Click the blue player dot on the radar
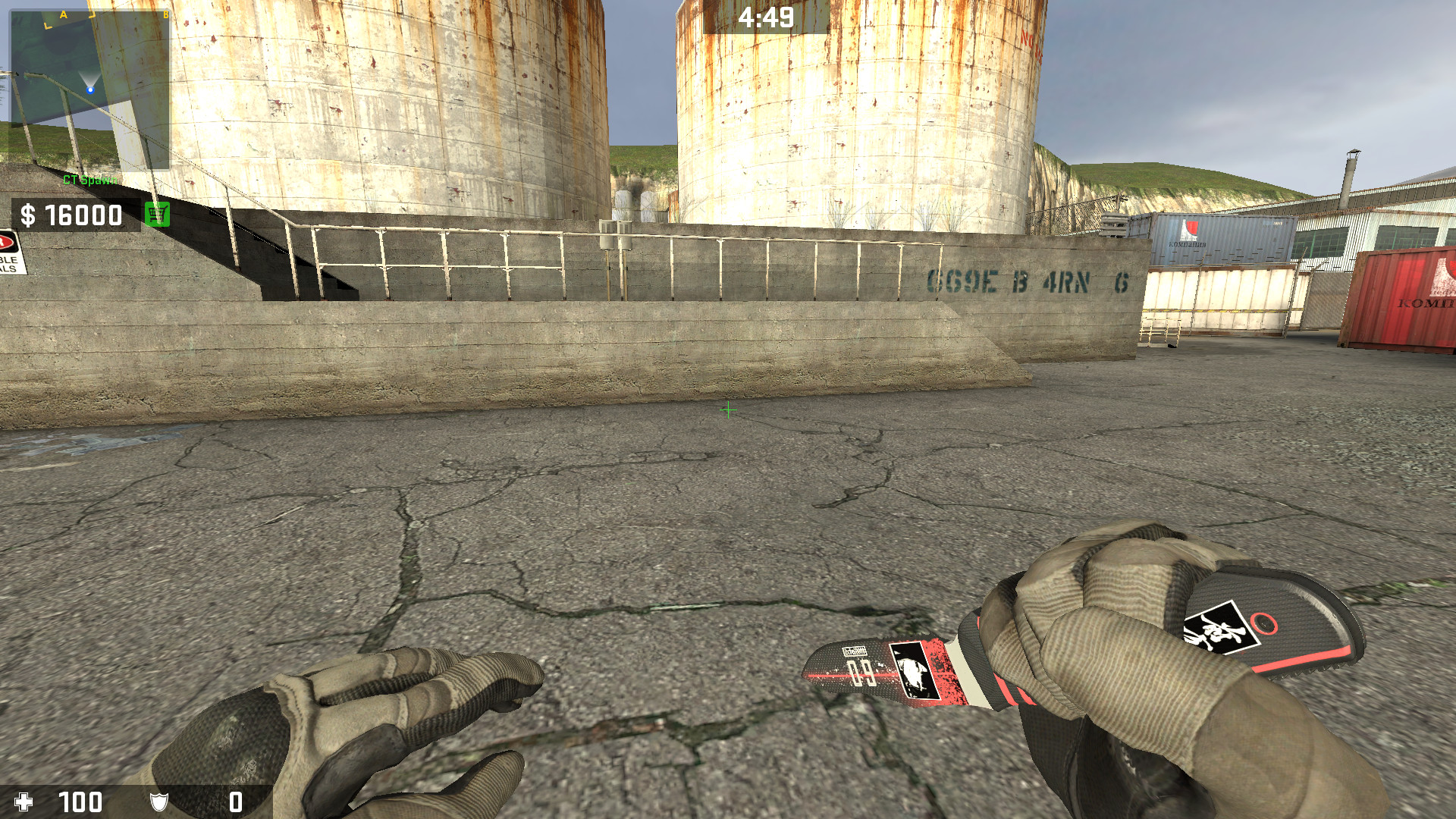The image size is (1456, 819). click(x=90, y=89)
